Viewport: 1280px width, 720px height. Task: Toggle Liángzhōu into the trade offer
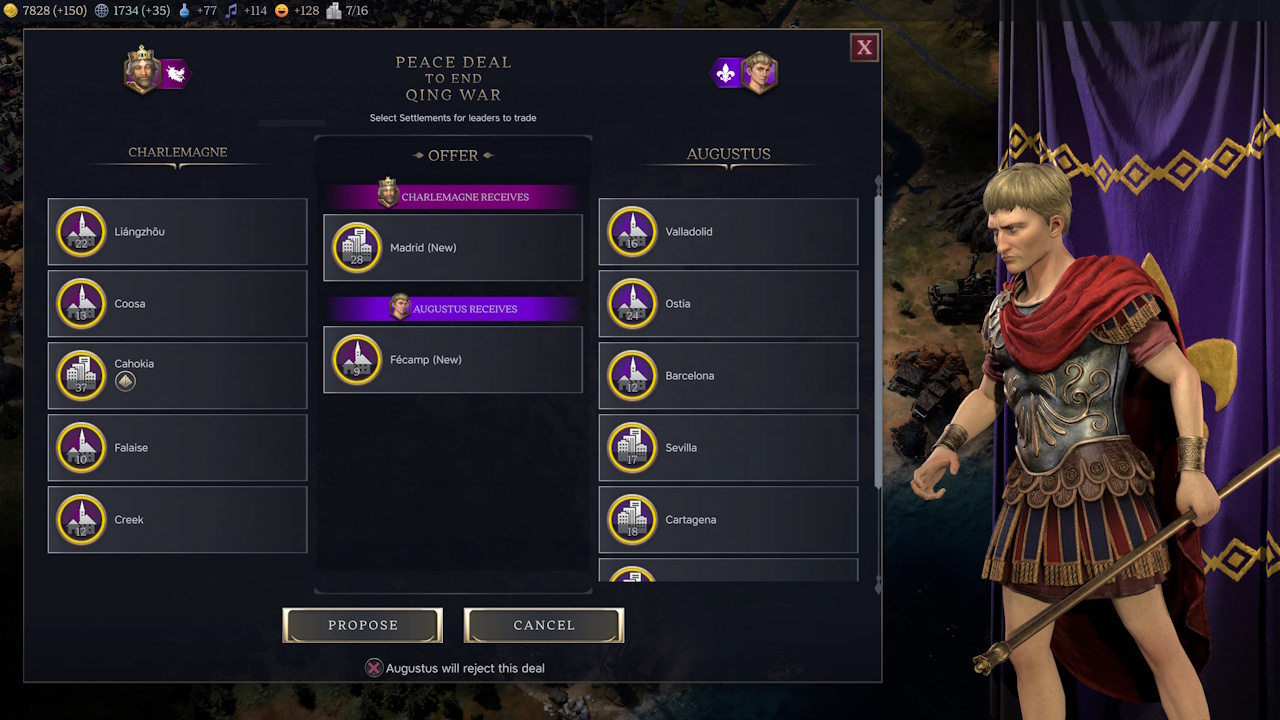(x=177, y=231)
